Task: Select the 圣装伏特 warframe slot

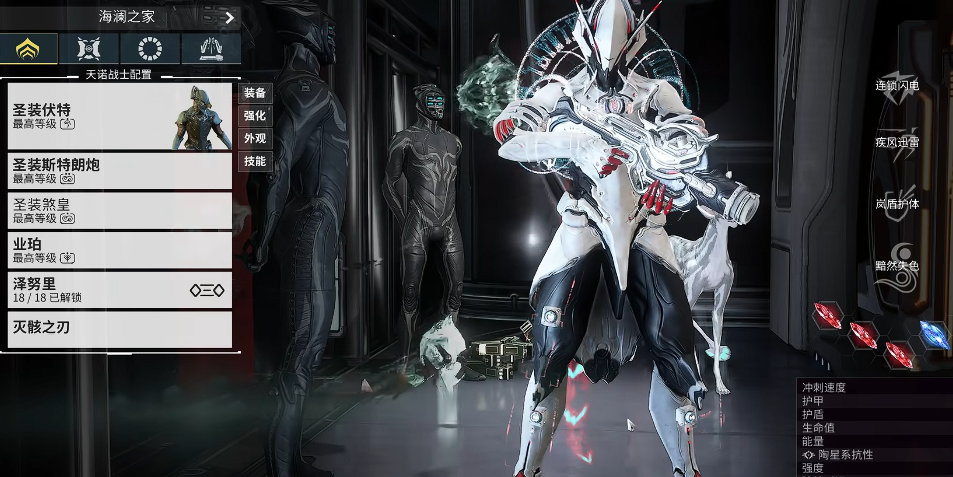Action: (x=120, y=116)
